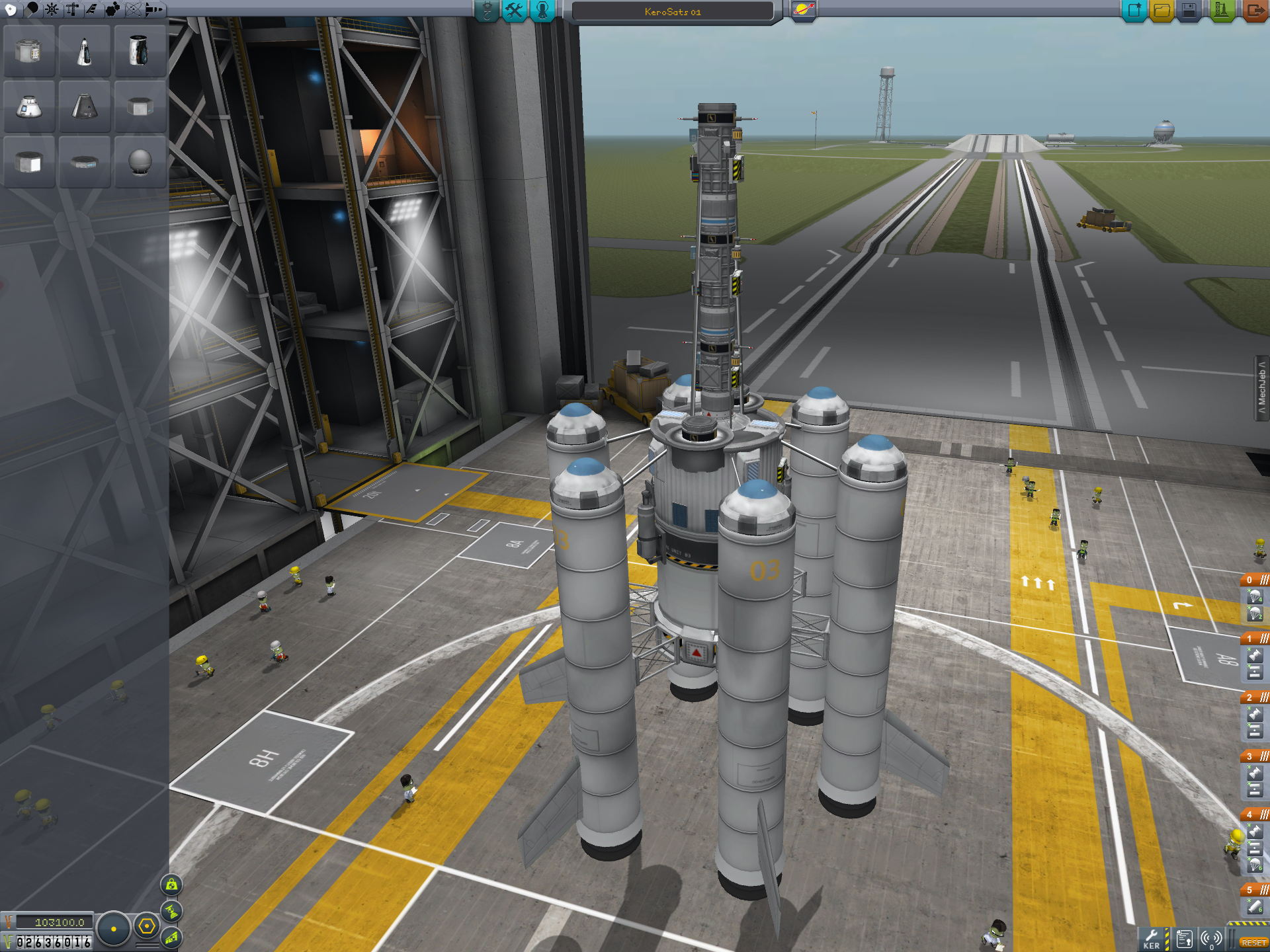Open the Propulsion parts tab
1270x952 pixels.
tap(31, 9)
